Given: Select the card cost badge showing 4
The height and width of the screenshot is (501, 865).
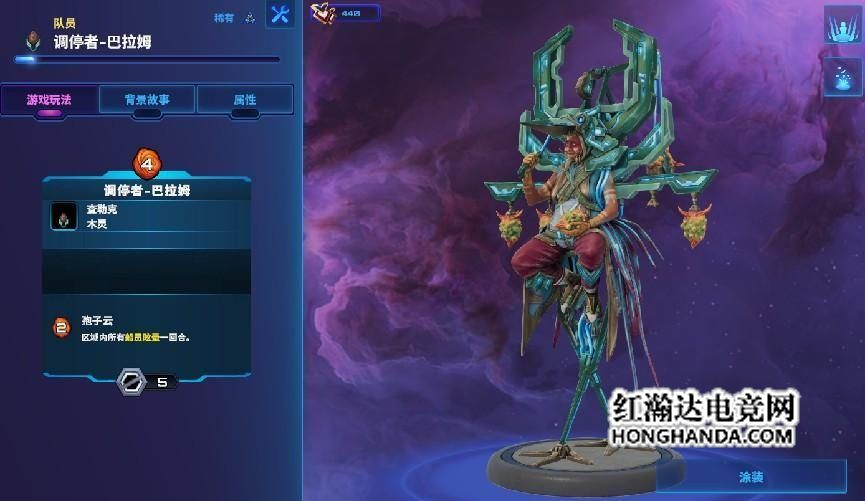Looking at the screenshot, I should 147,161.
